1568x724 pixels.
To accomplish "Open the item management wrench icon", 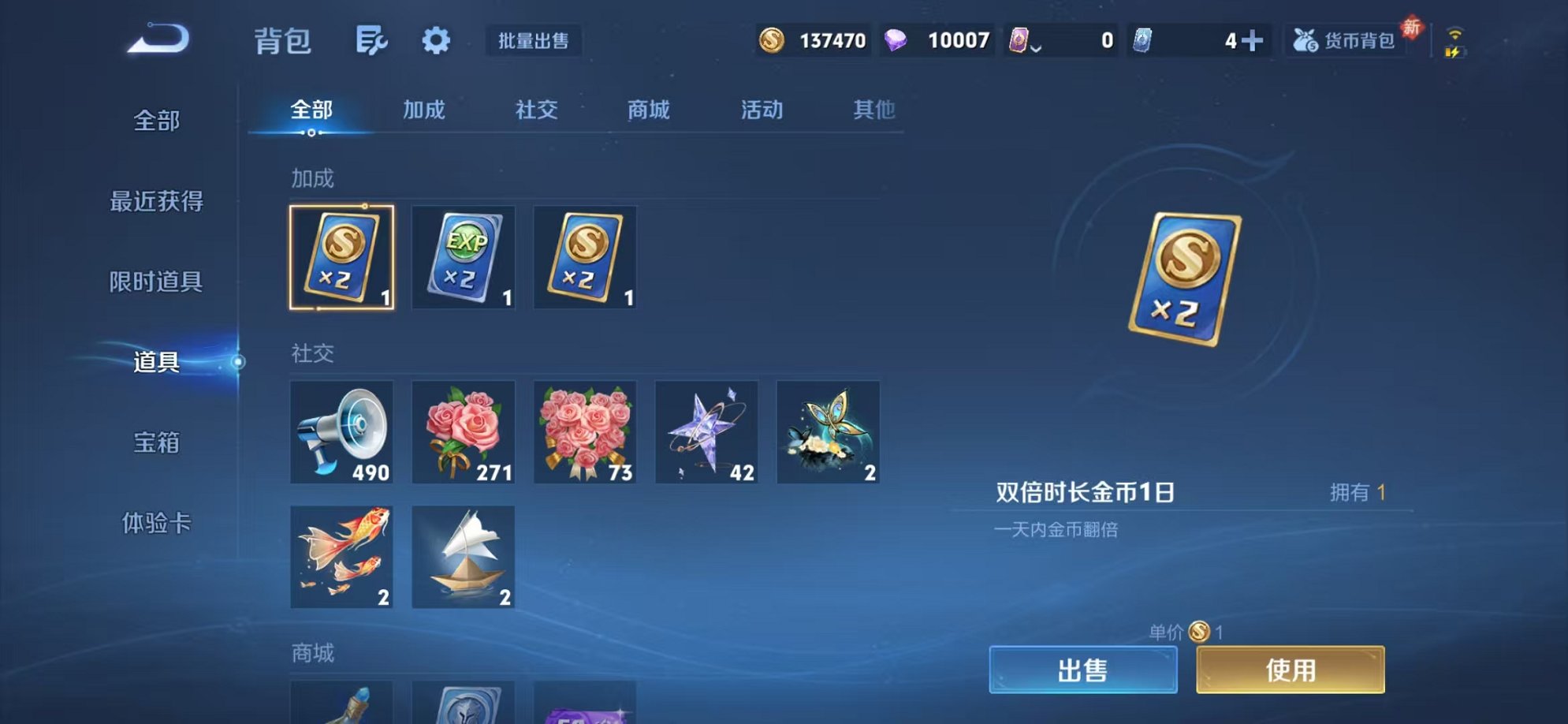I will [372, 41].
